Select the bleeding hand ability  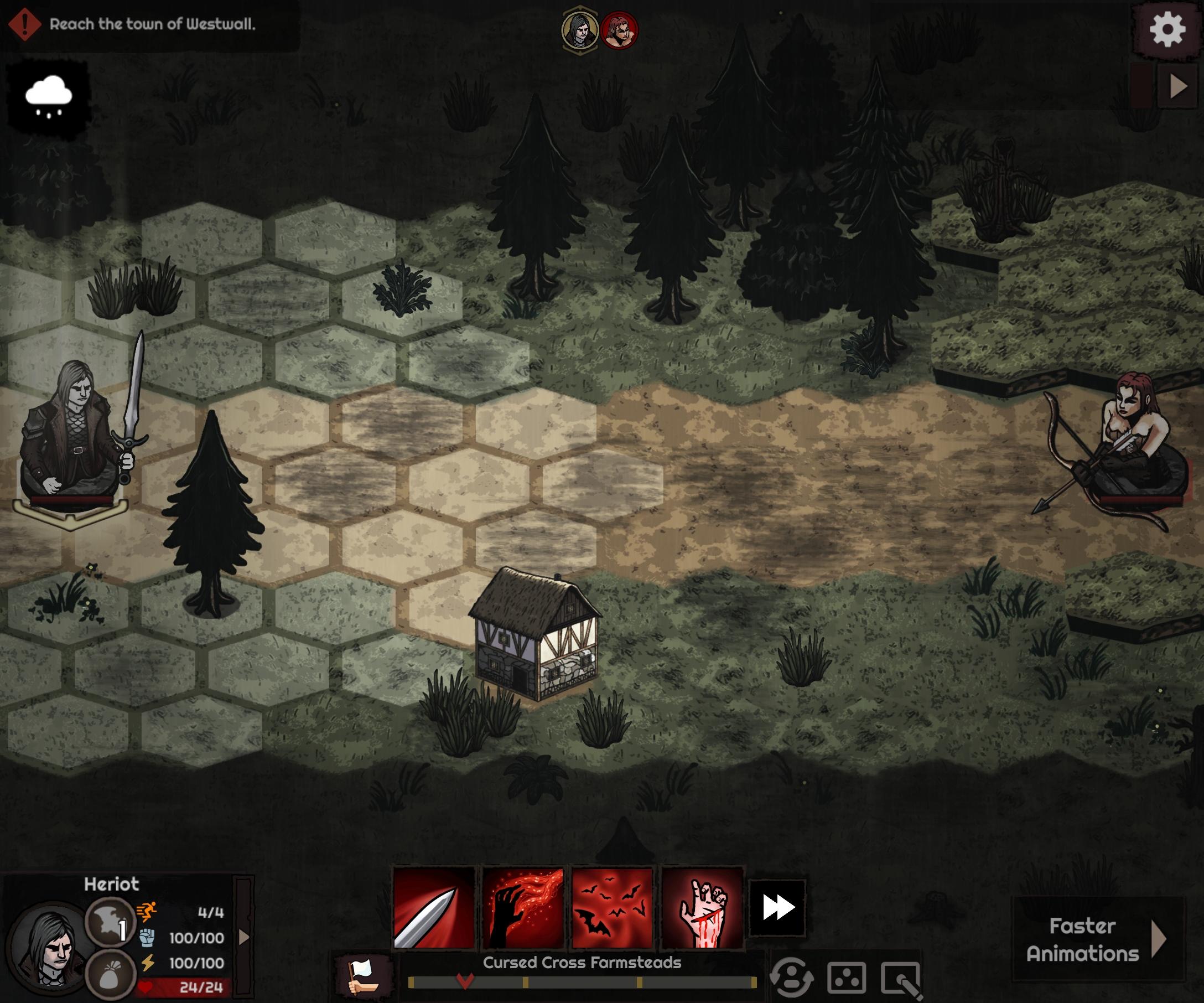click(702, 908)
